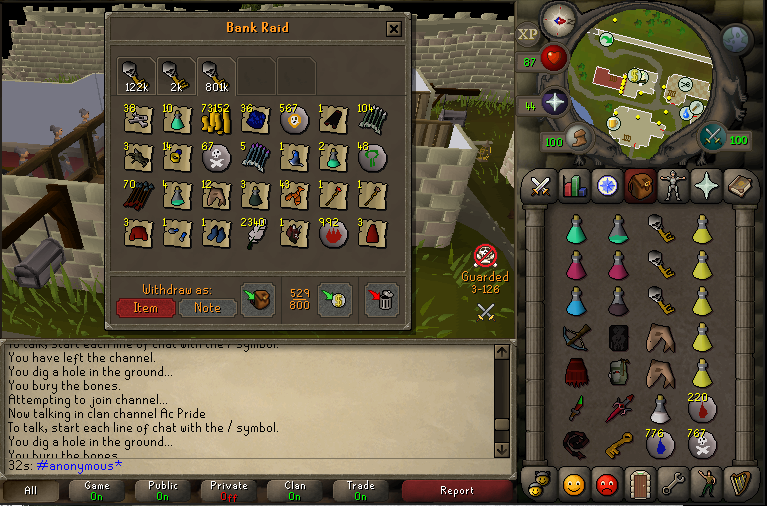Screen dimensions: 767x506
Task: Select the 2340 feathers stack
Action: (x=253, y=235)
